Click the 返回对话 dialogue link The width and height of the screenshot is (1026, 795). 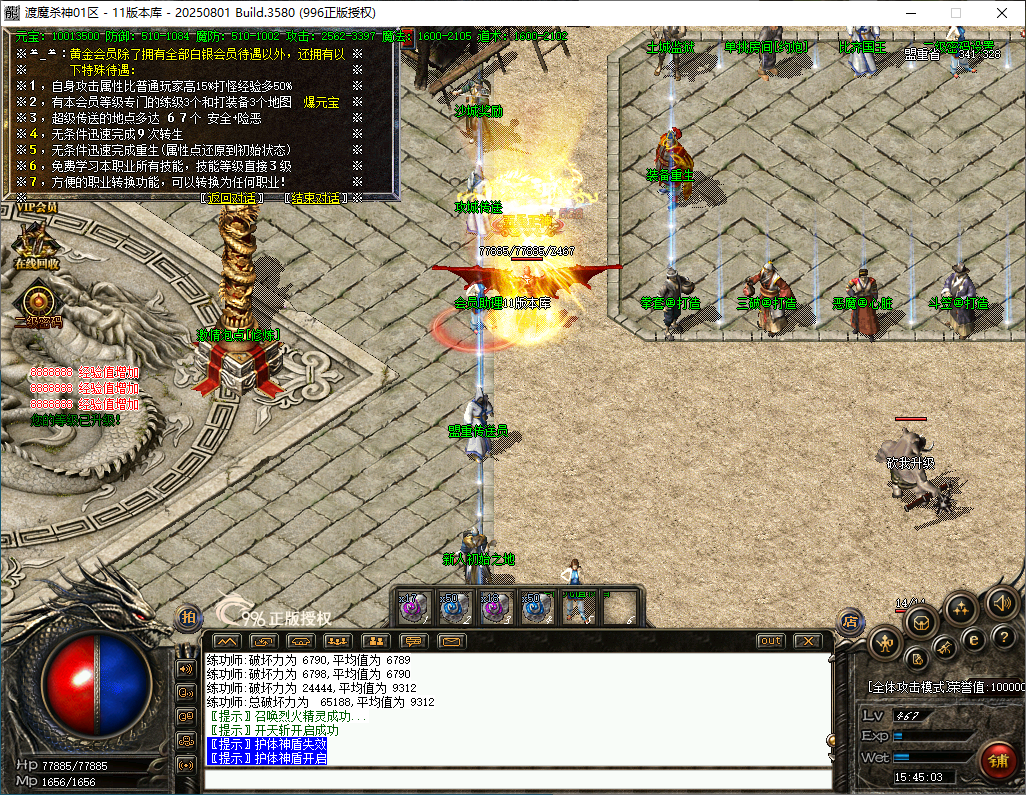coord(232,198)
